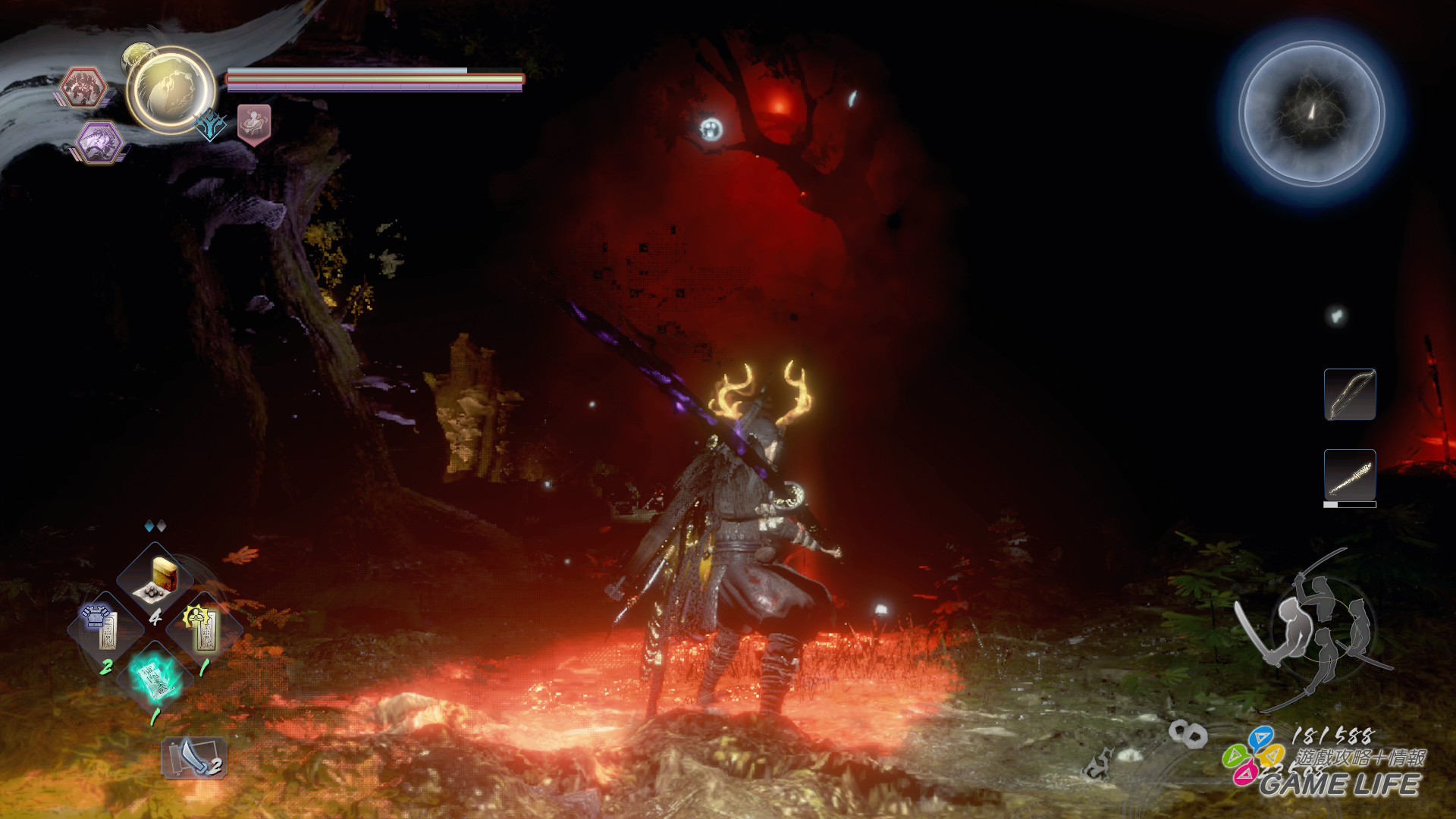Inspect the pink banner status effect icon

coord(254,124)
